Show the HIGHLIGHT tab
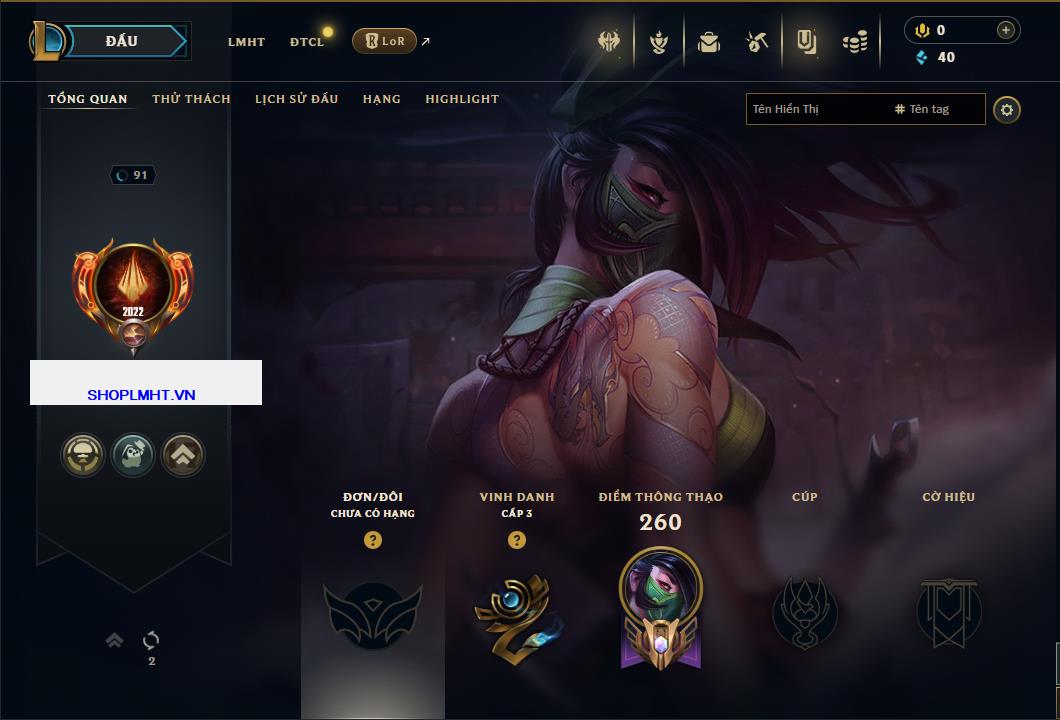 click(x=462, y=99)
